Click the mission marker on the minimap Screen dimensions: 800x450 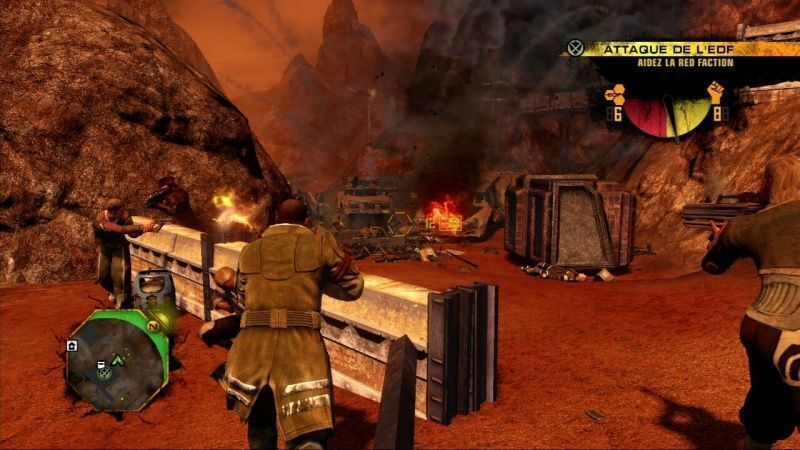tap(103, 372)
